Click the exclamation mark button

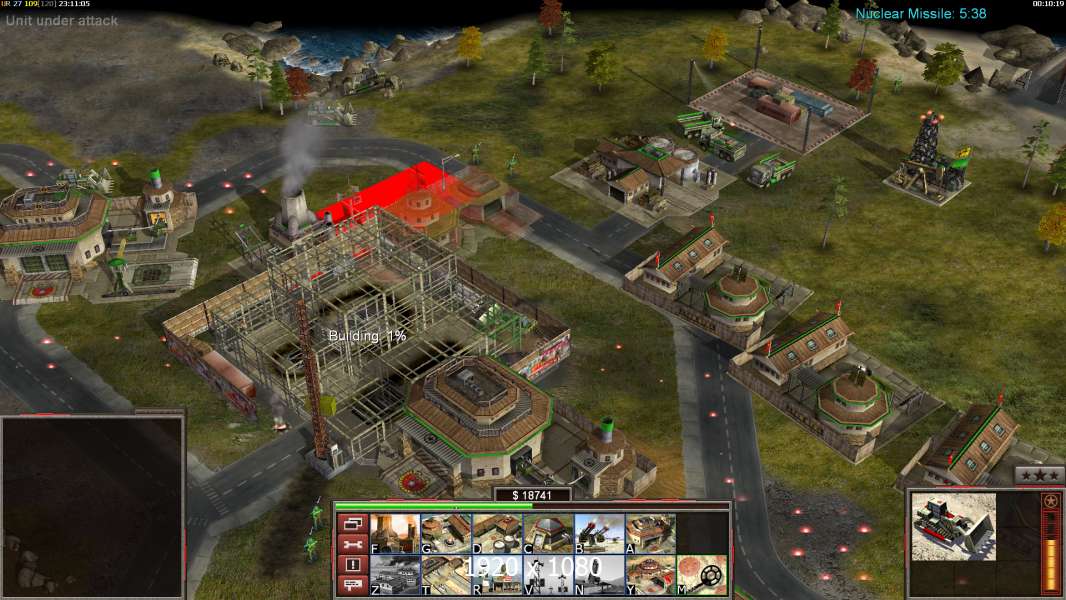pos(351,565)
